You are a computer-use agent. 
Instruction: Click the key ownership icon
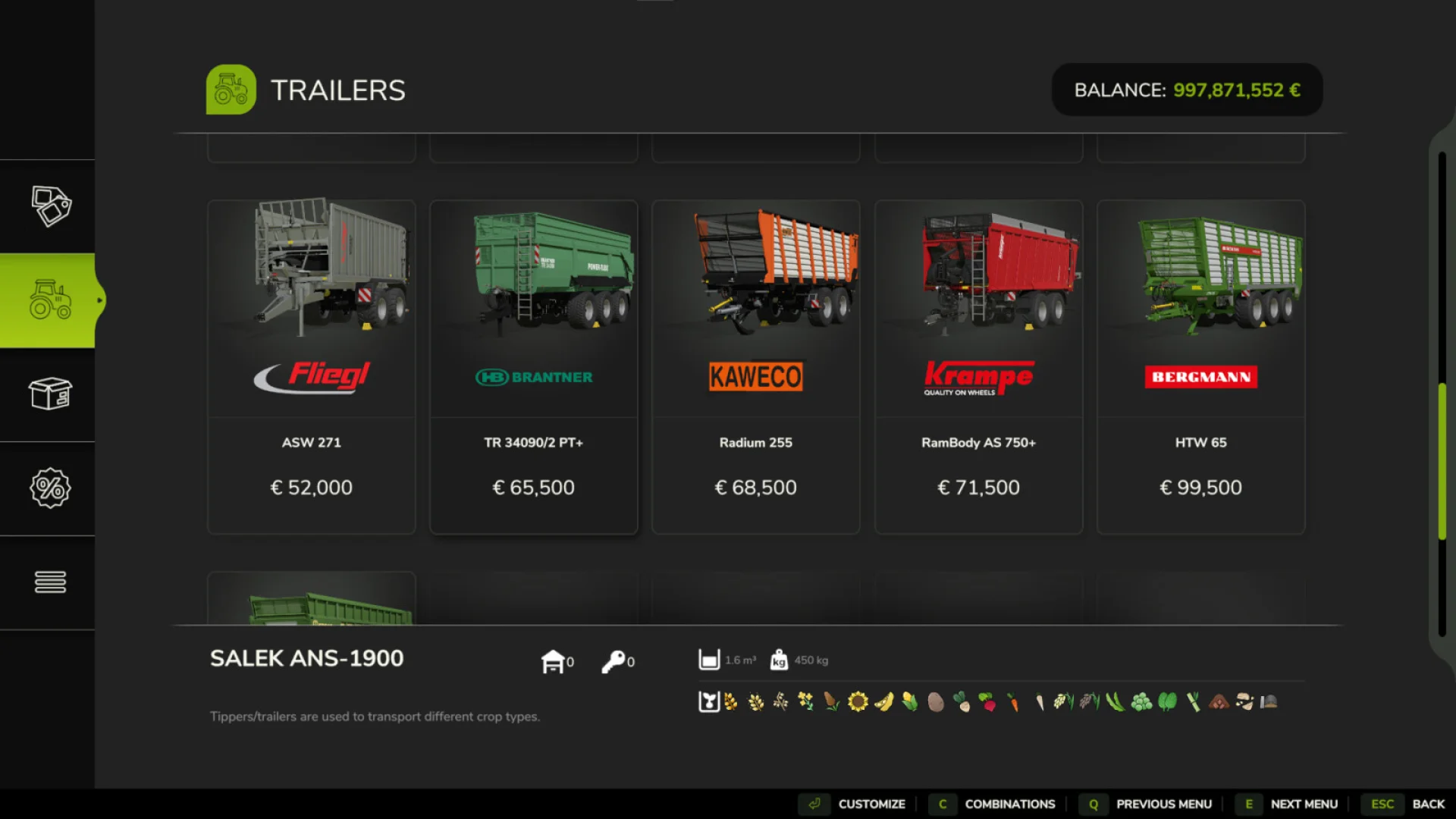[x=614, y=660]
